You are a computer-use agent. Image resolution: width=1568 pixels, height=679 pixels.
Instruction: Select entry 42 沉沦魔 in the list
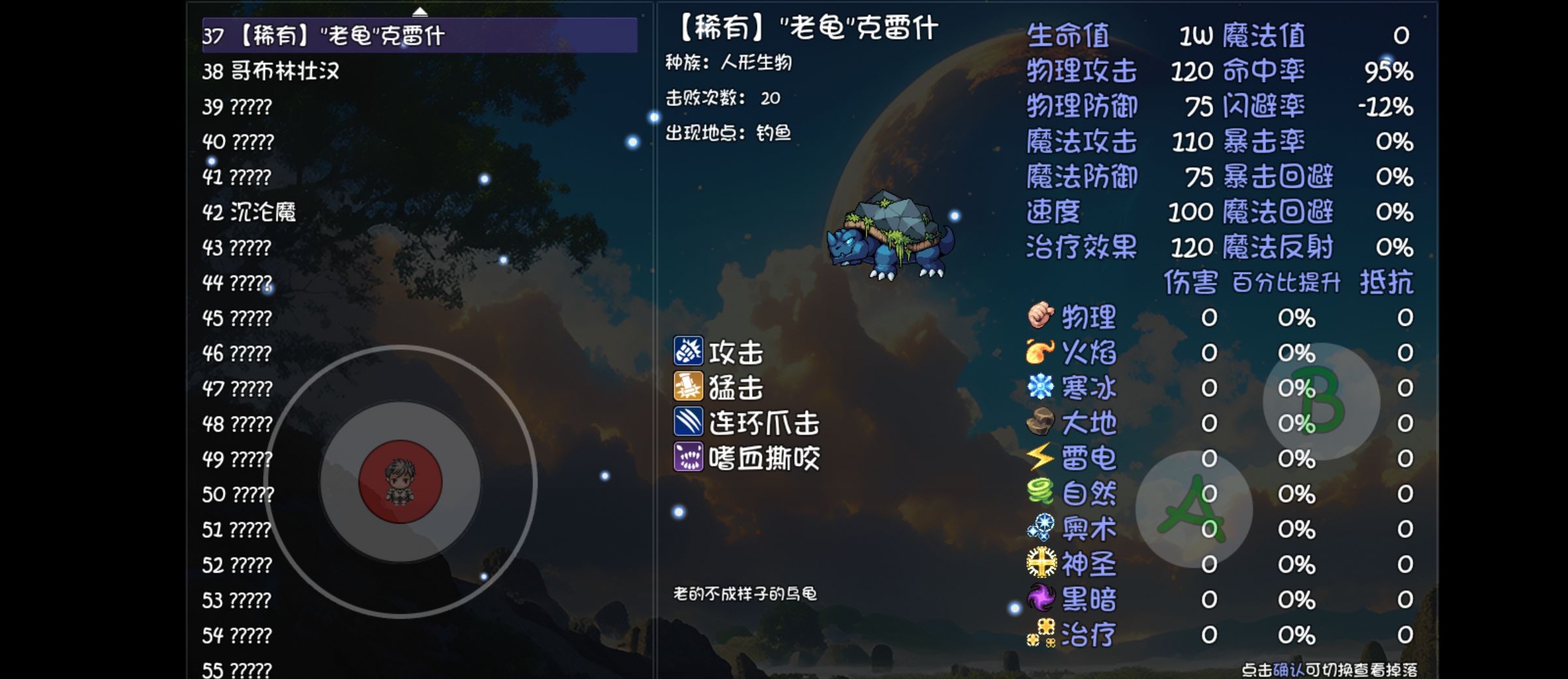tap(248, 210)
